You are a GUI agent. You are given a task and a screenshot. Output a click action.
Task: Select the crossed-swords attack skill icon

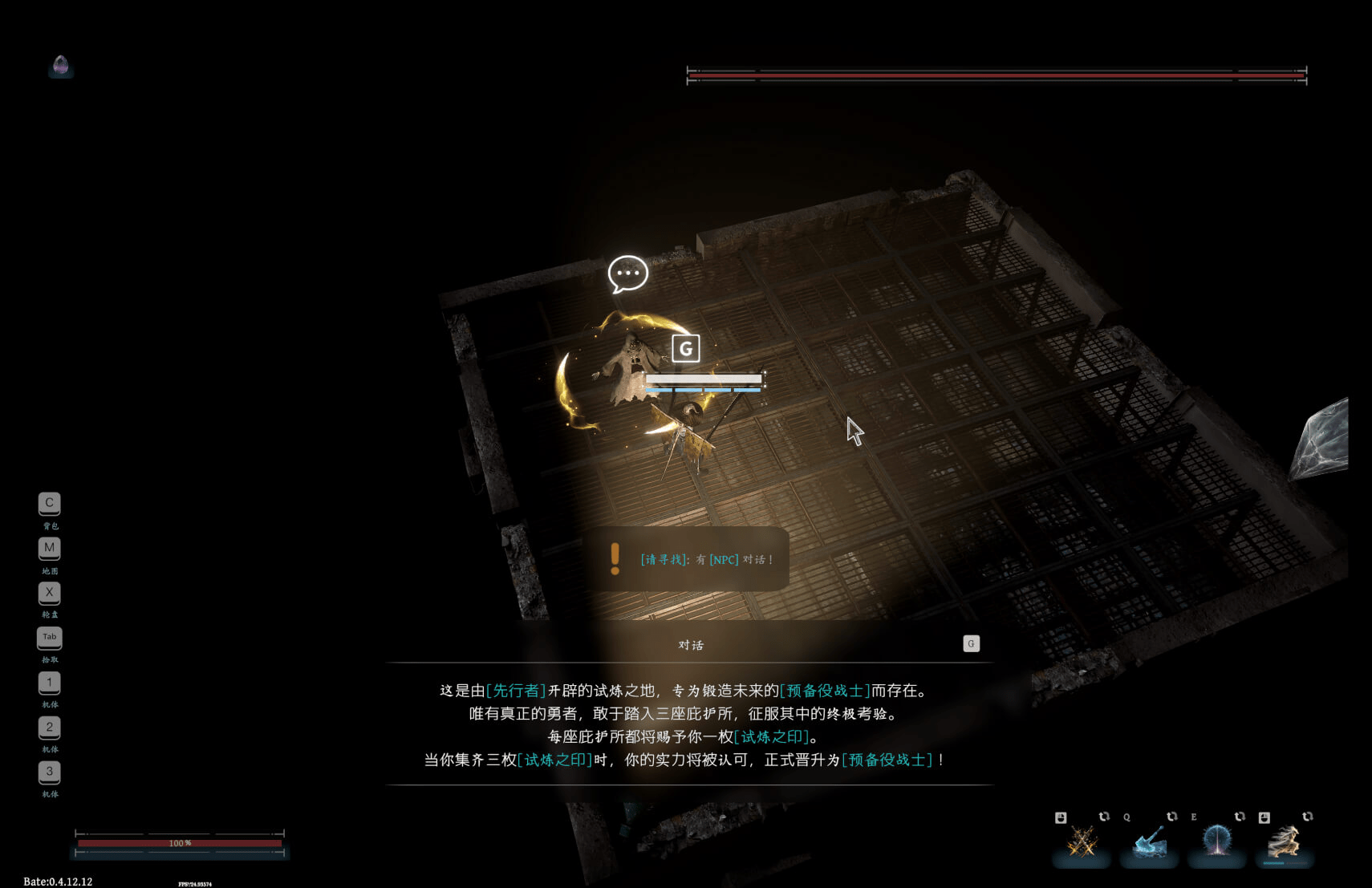tap(1082, 844)
